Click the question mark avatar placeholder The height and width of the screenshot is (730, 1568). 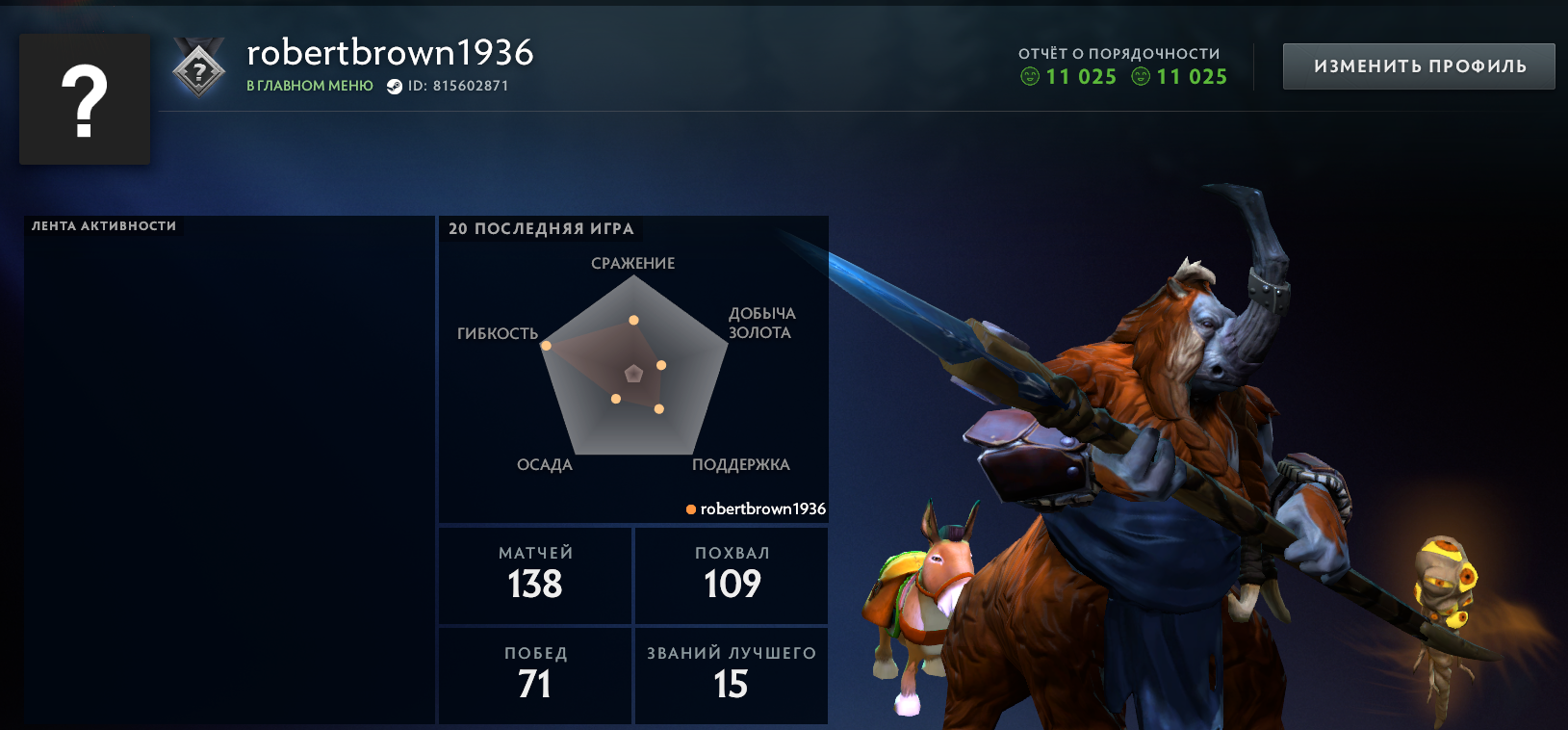pos(85,98)
